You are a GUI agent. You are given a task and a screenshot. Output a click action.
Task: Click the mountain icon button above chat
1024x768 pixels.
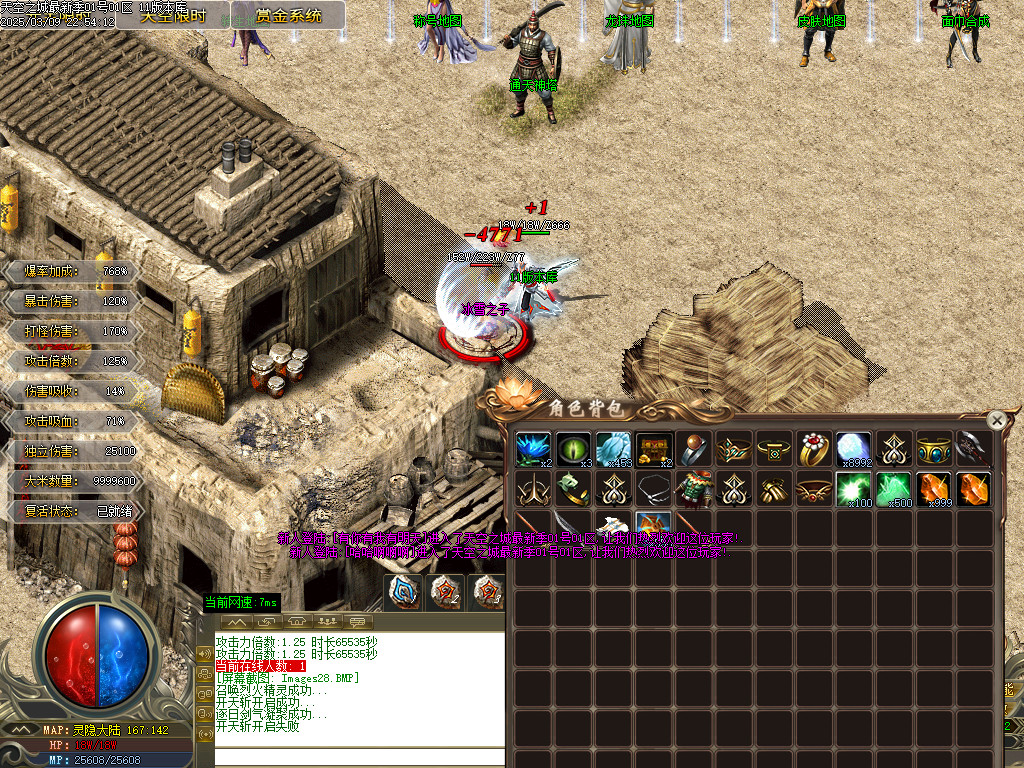tap(238, 622)
